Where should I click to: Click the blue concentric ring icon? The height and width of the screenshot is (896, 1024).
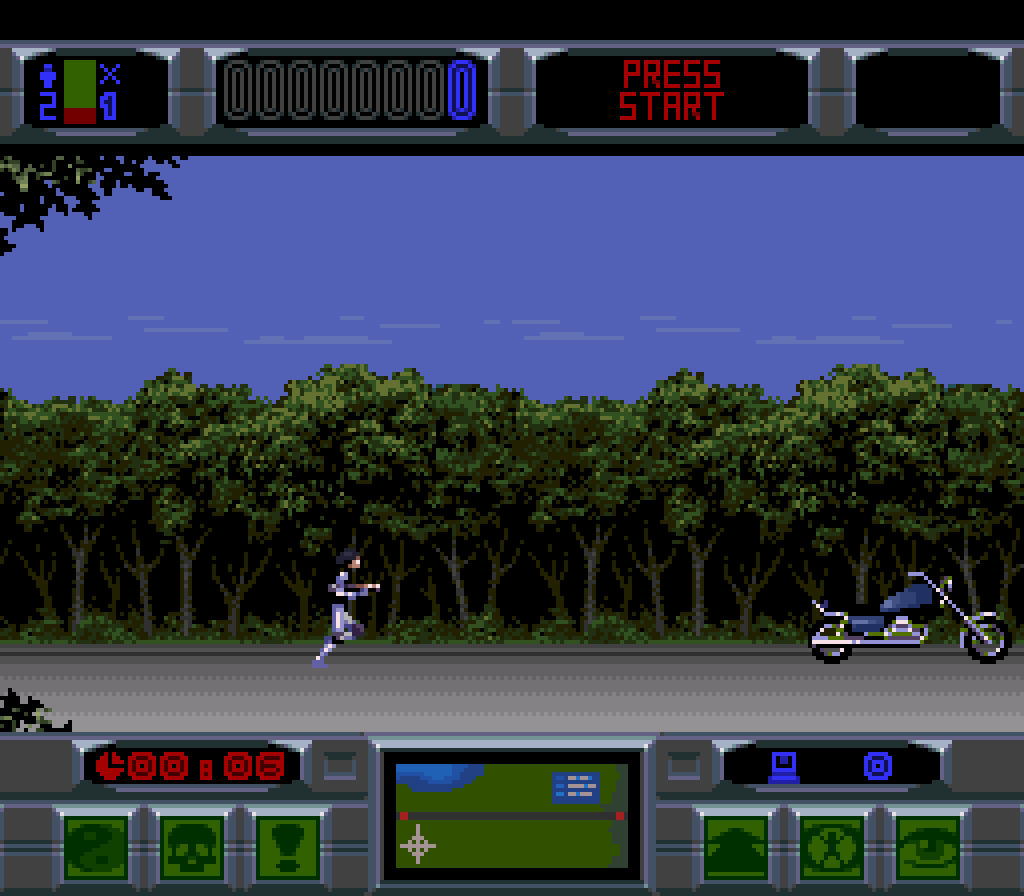click(x=877, y=767)
